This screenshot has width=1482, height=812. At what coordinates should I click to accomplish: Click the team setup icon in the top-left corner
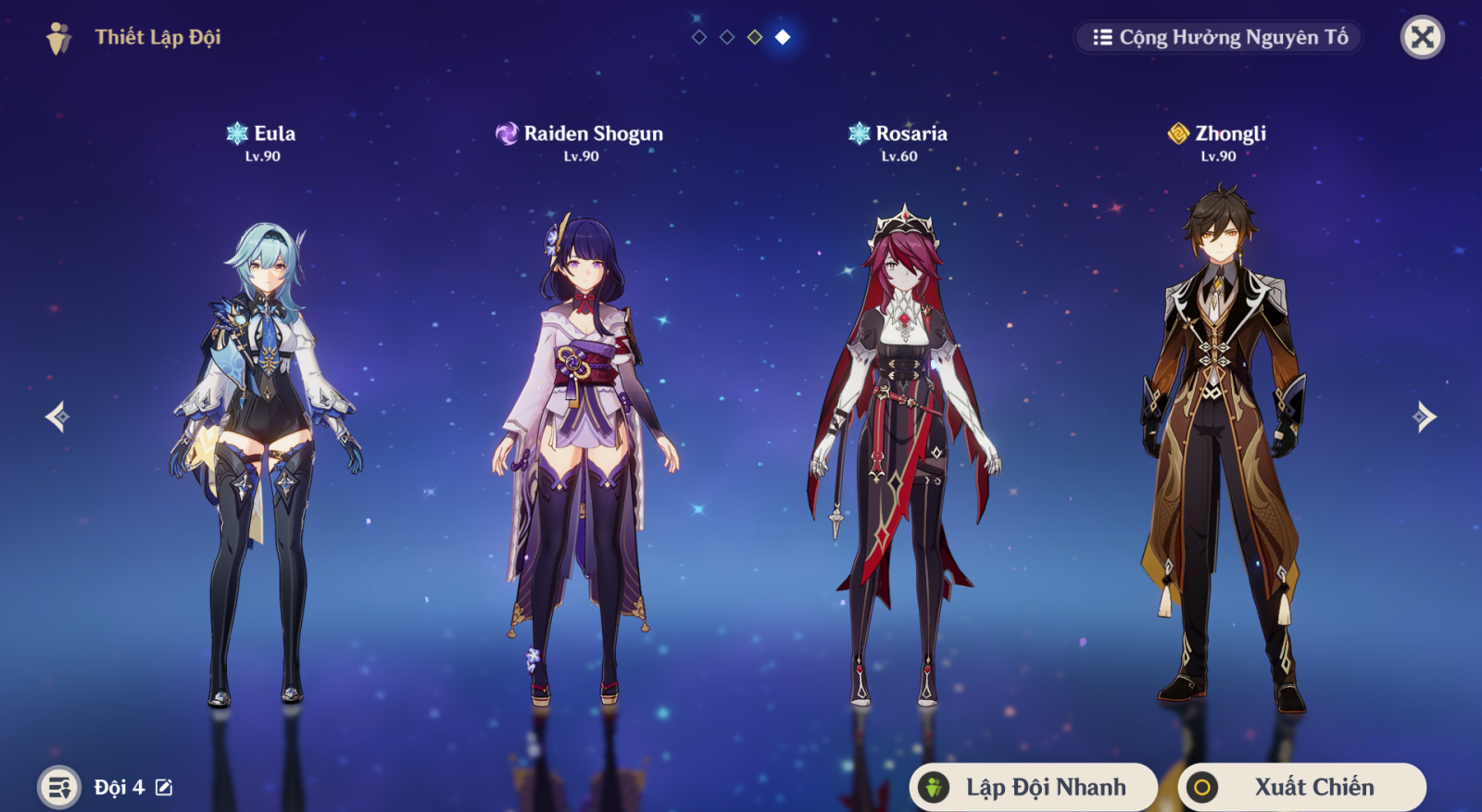[x=57, y=38]
